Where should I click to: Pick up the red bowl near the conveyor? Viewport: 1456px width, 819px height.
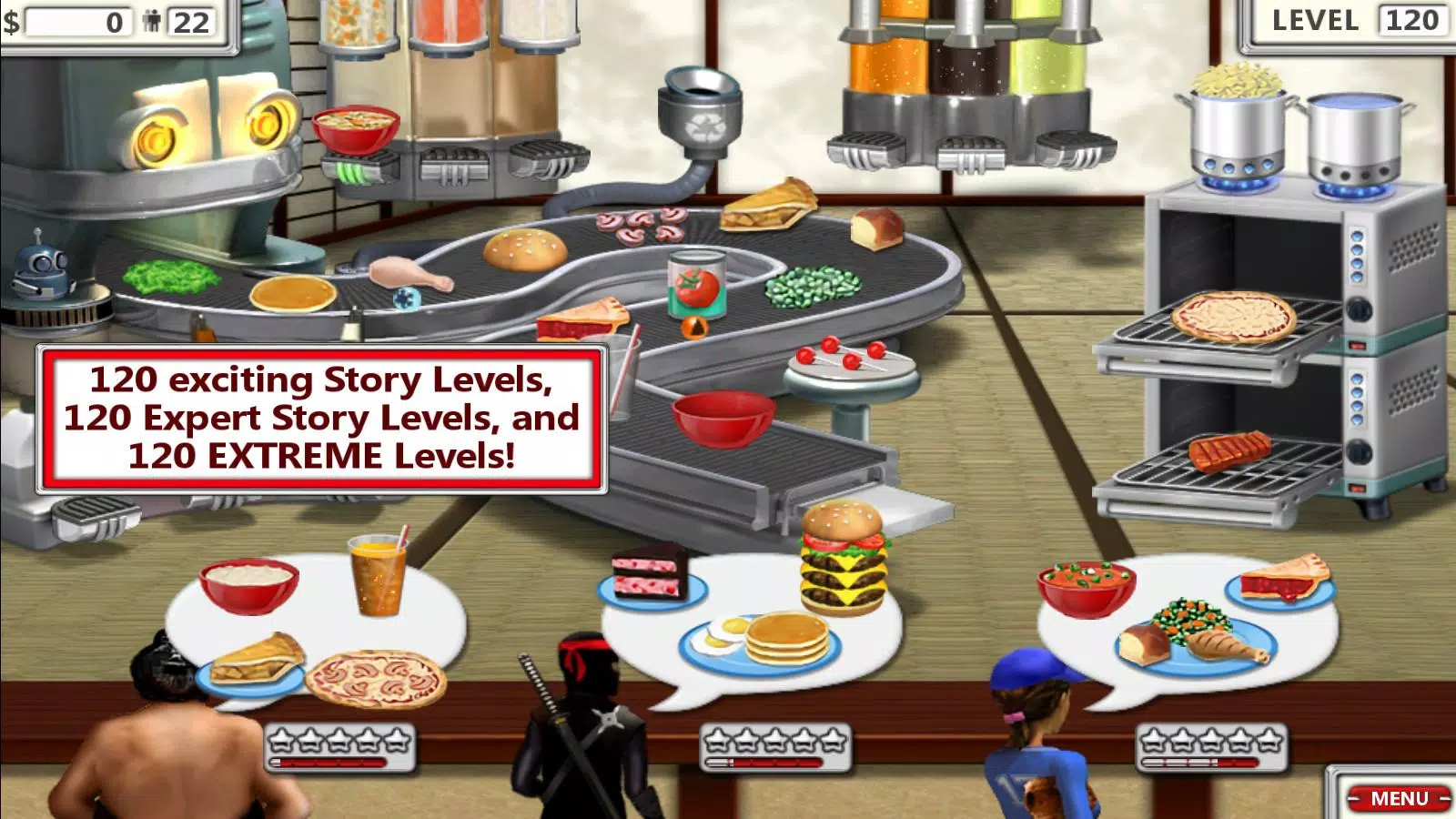pyautogui.click(x=720, y=418)
